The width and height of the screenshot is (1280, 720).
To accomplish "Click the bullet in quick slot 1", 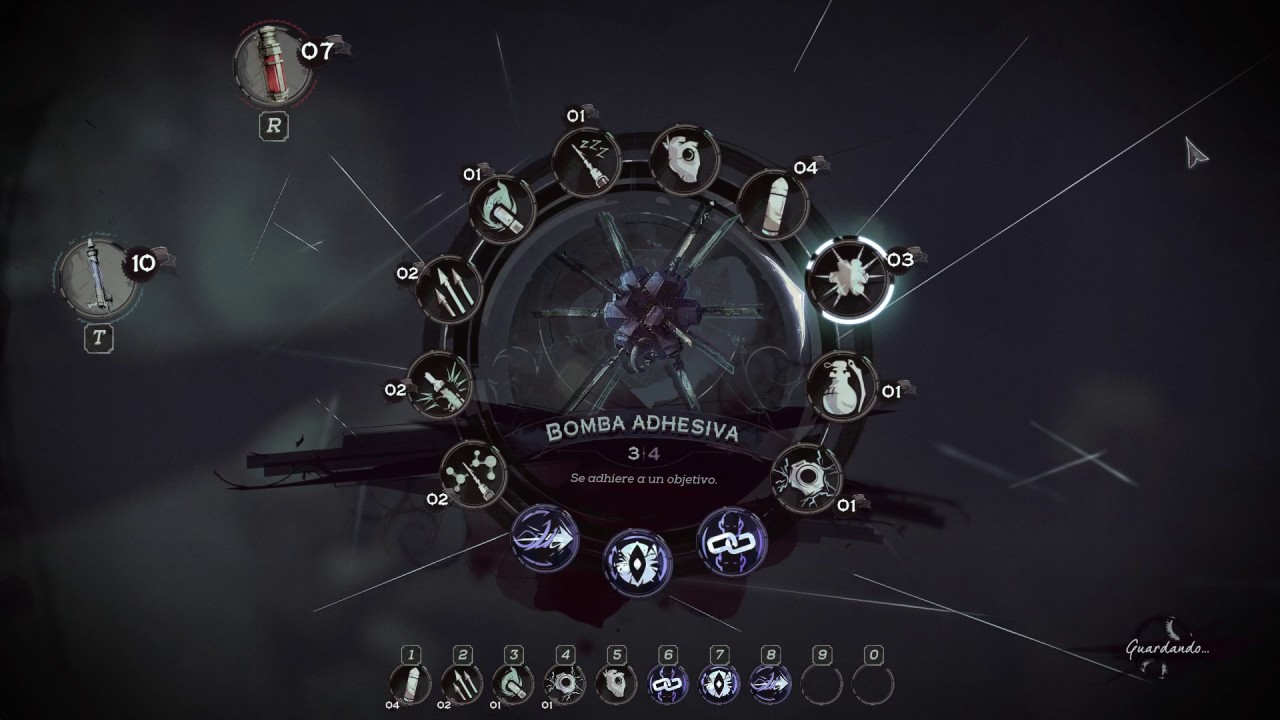I will tap(410, 684).
